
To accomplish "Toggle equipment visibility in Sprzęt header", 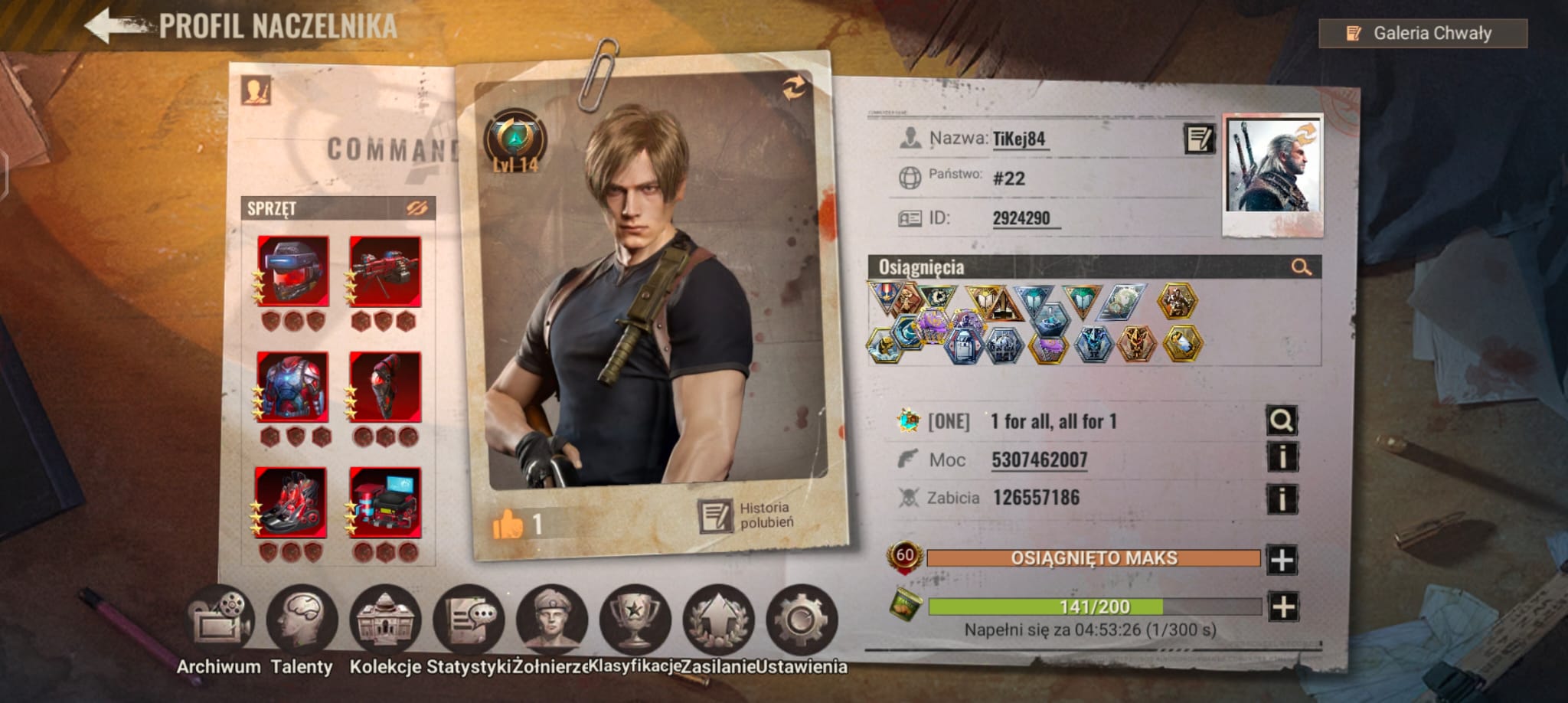I will point(416,208).
